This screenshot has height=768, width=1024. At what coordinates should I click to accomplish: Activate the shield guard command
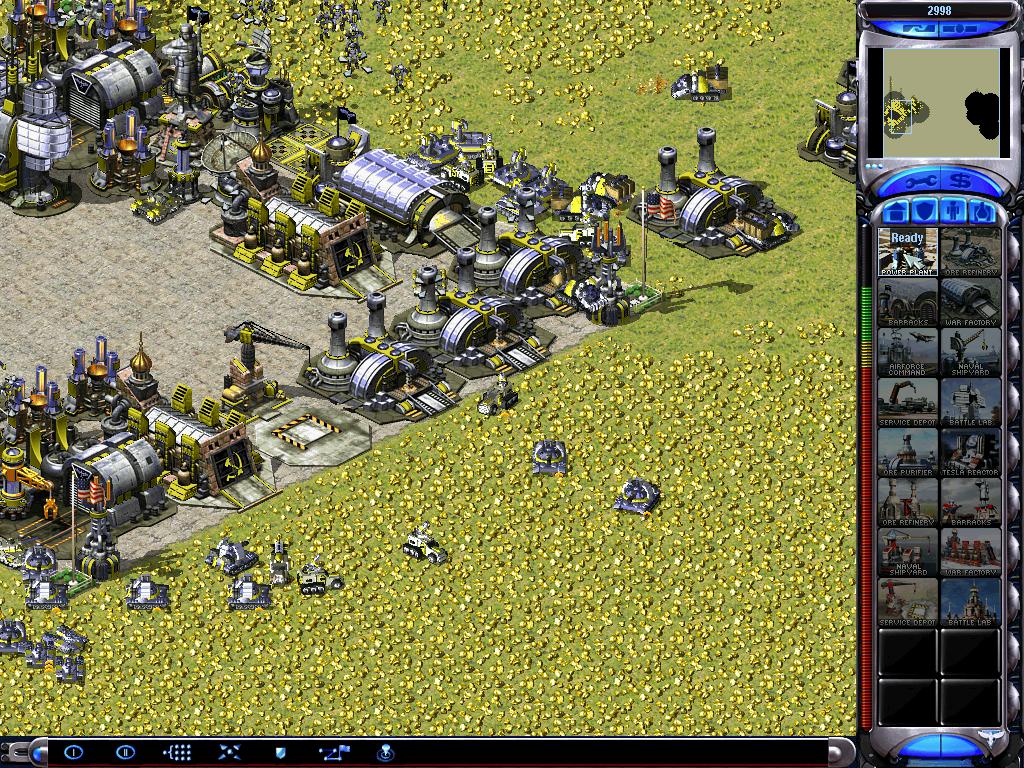(x=281, y=752)
